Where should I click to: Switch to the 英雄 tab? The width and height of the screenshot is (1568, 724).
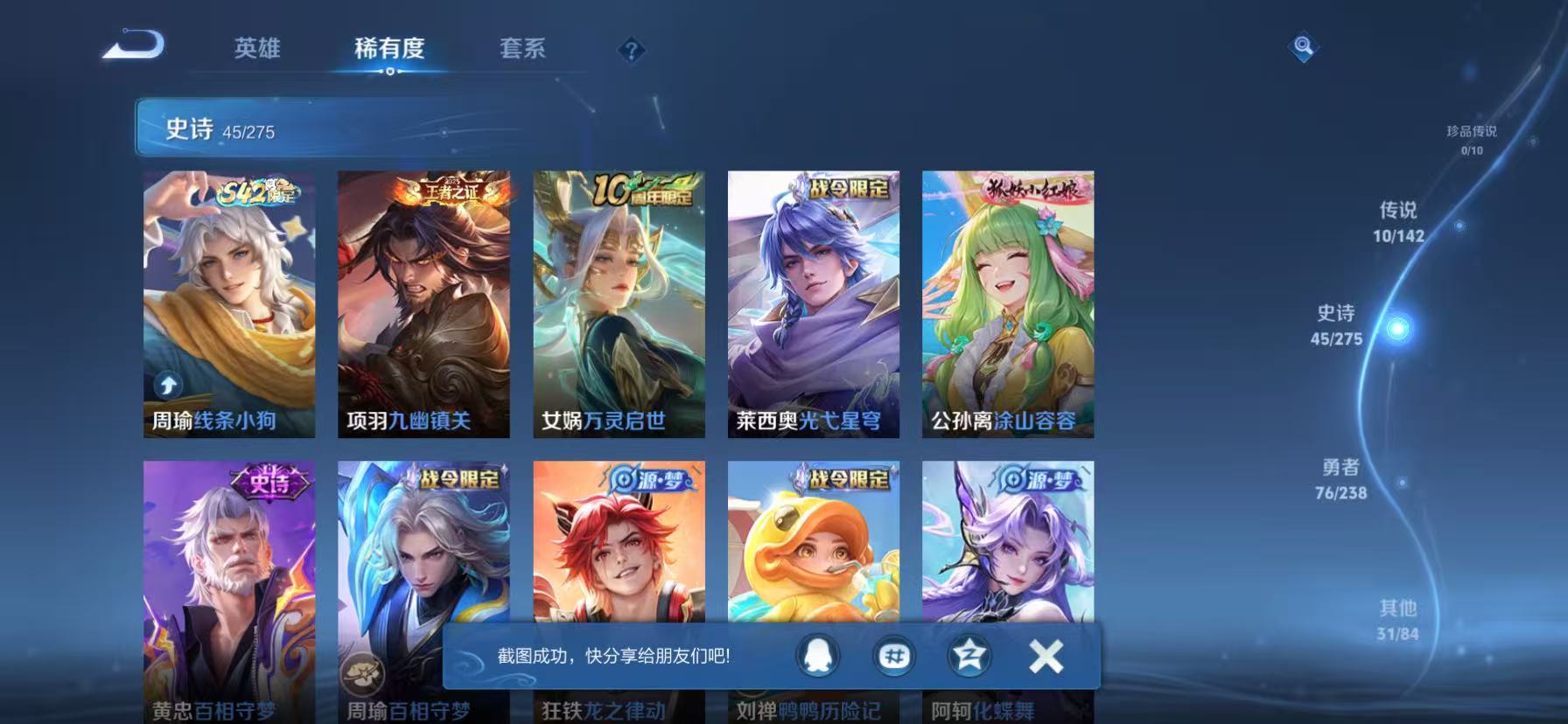tap(258, 50)
